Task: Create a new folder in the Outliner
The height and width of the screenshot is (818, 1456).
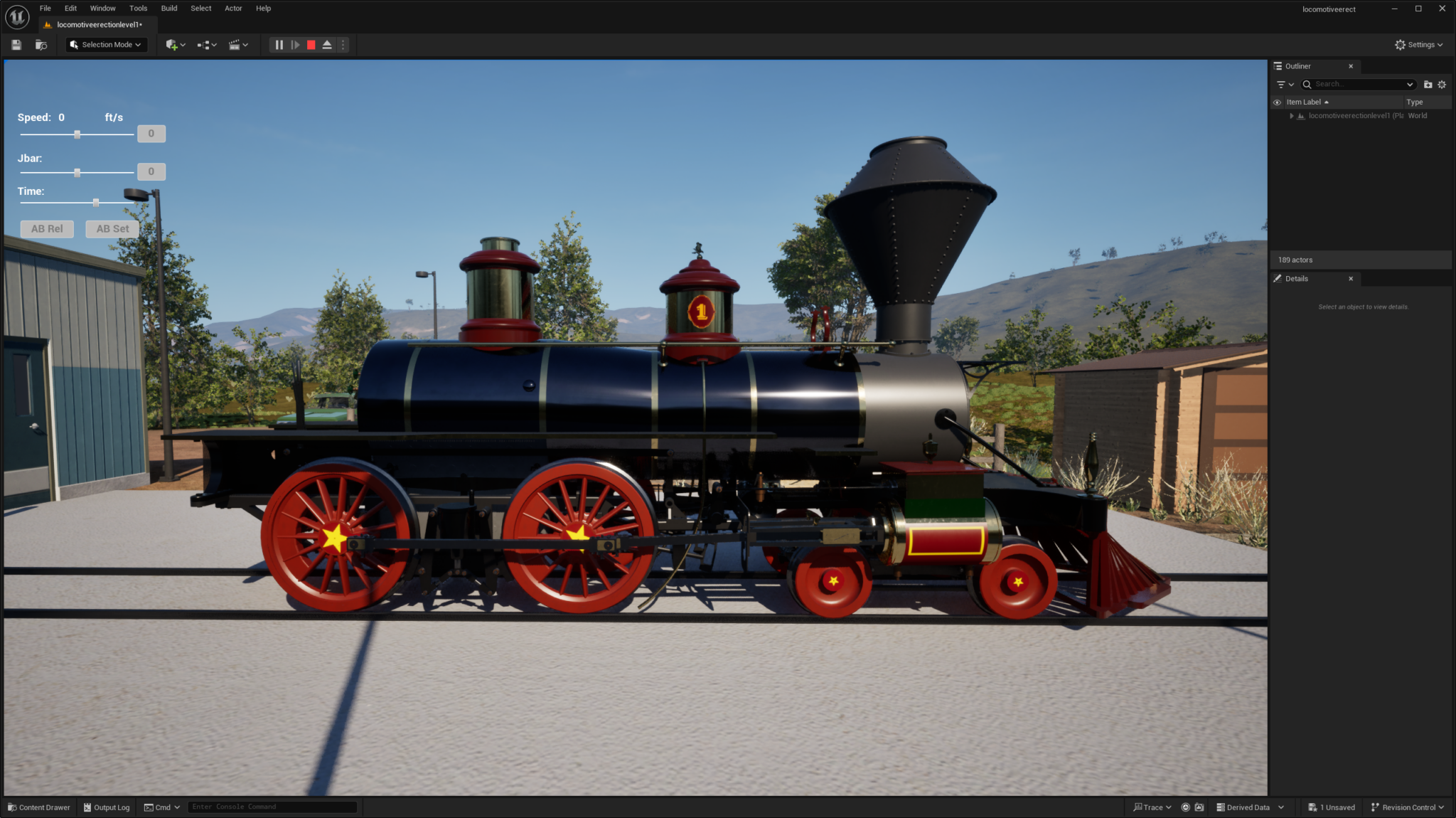Action: [x=1428, y=84]
